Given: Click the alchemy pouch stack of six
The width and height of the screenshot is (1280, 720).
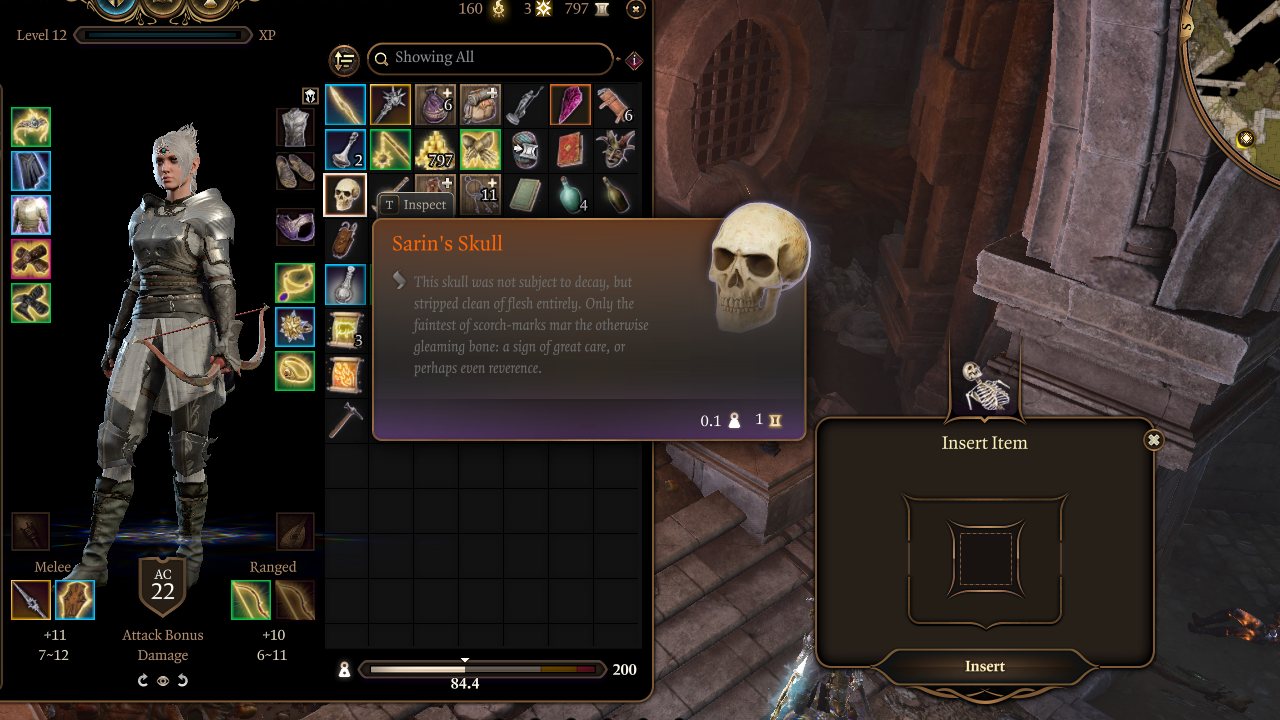Looking at the screenshot, I should 435,105.
